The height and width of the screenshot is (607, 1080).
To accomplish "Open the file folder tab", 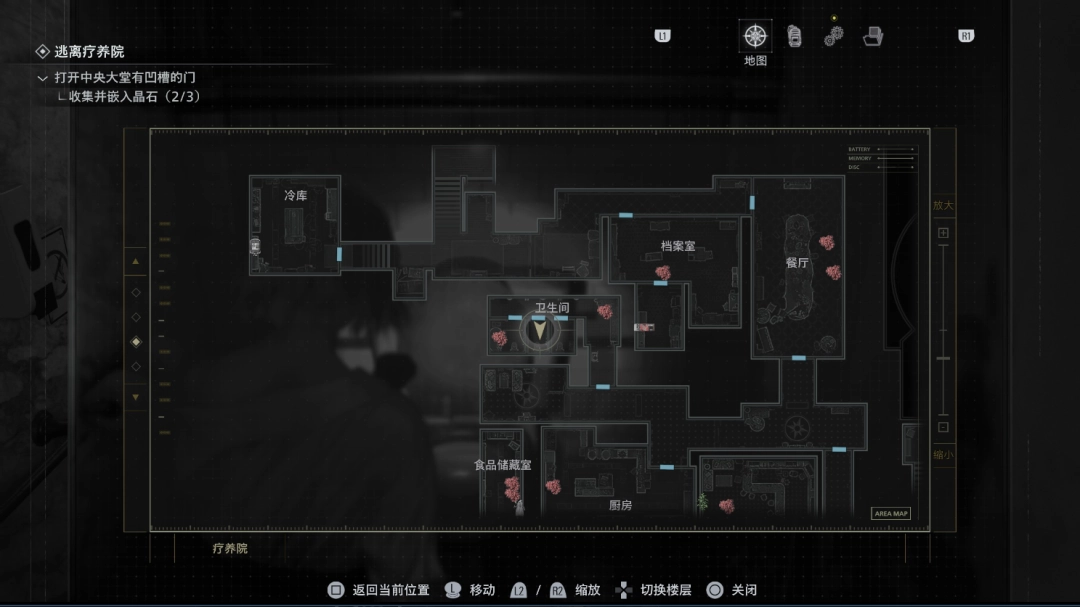I will click(873, 37).
